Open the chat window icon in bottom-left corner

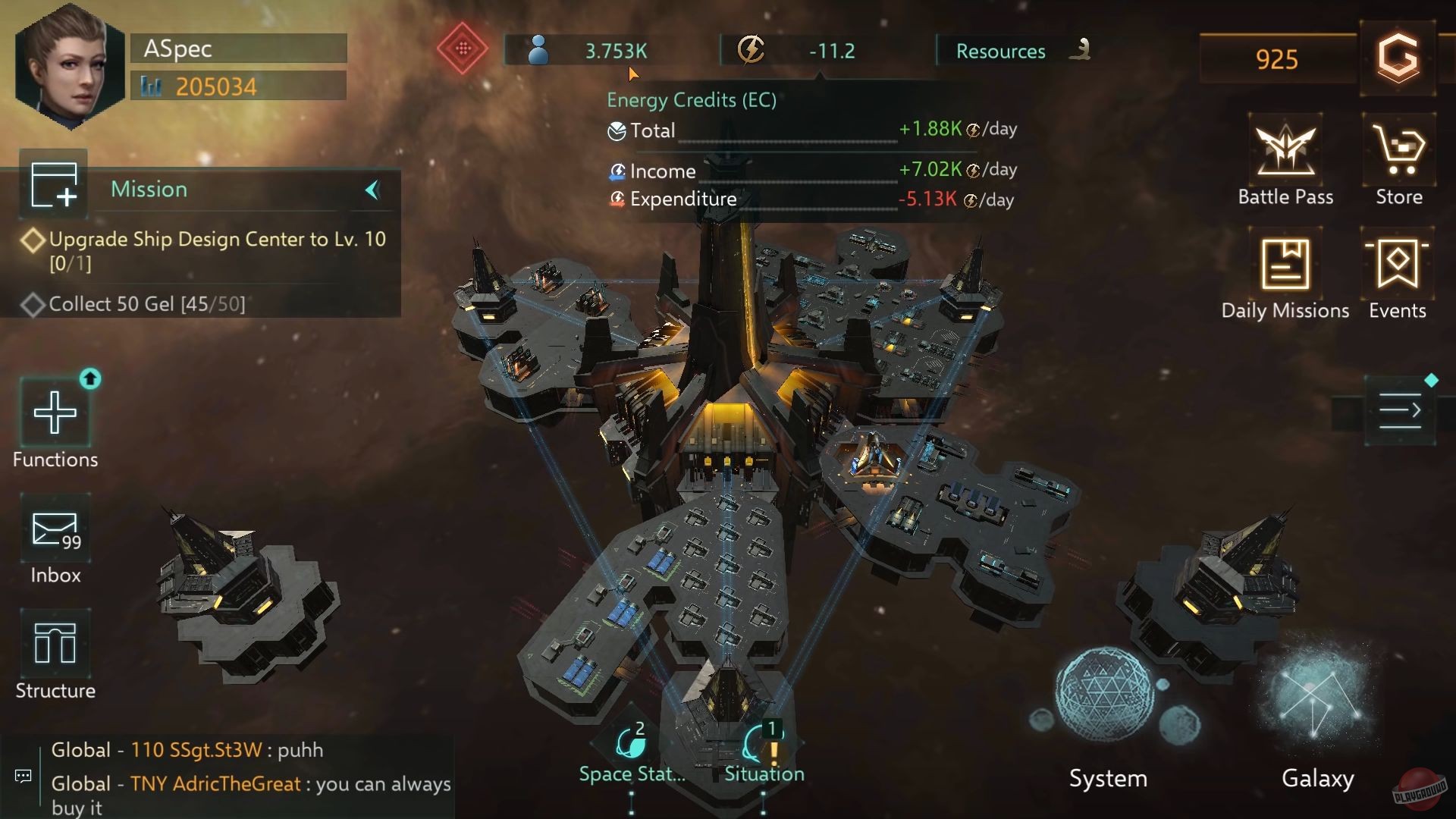pyautogui.click(x=23, y=777)
